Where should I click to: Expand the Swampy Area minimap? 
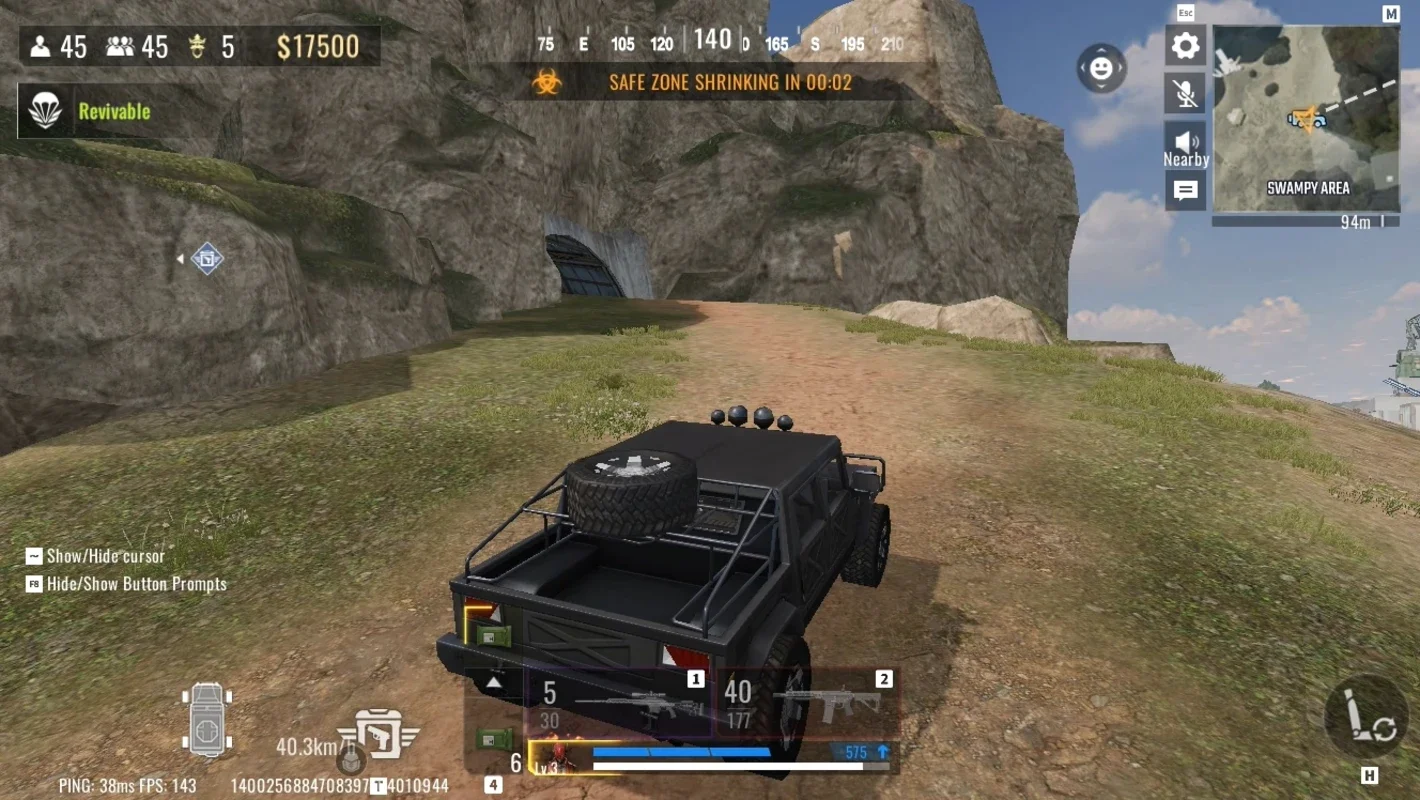(x=1305, y=118)
